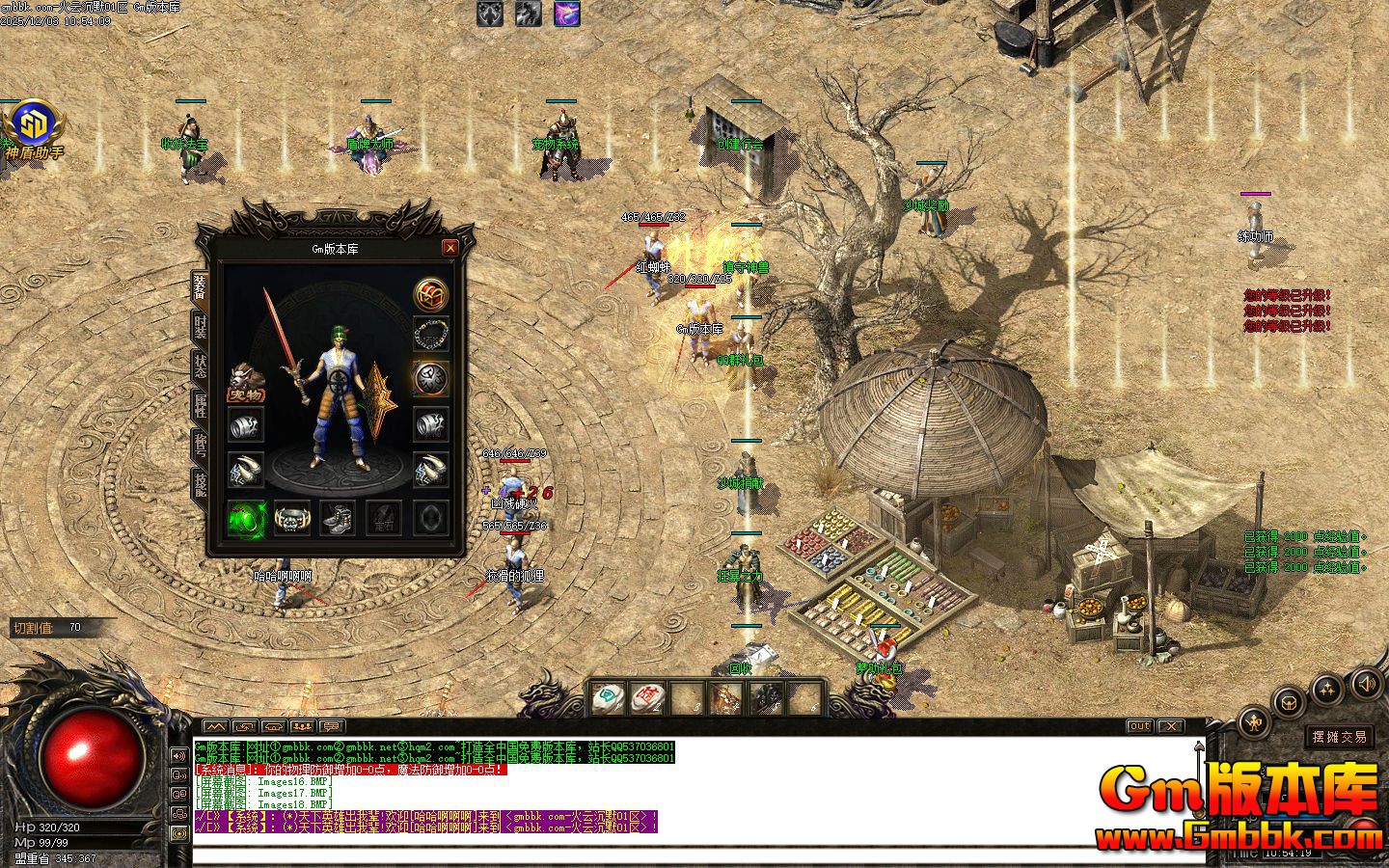Show the 属性 attributes tab

pos(201,406)
